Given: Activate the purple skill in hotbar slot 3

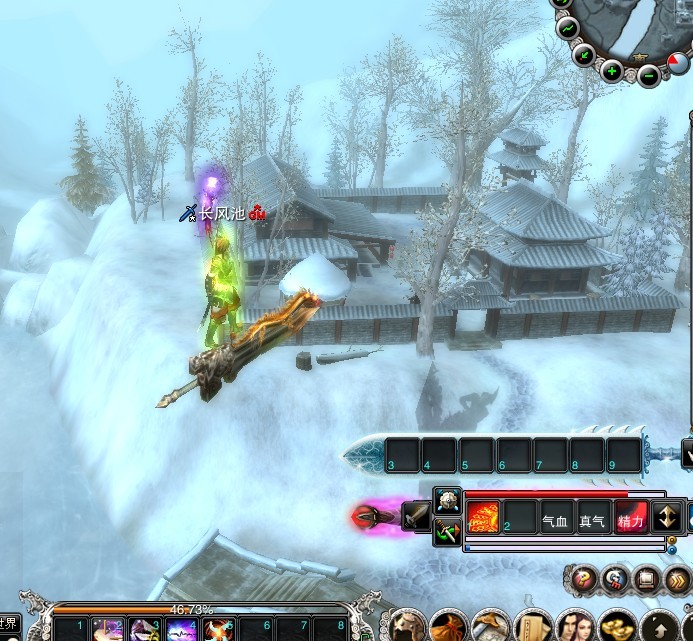Looking at the screenshot, I should pyautogui.click(x=145, y=630).
